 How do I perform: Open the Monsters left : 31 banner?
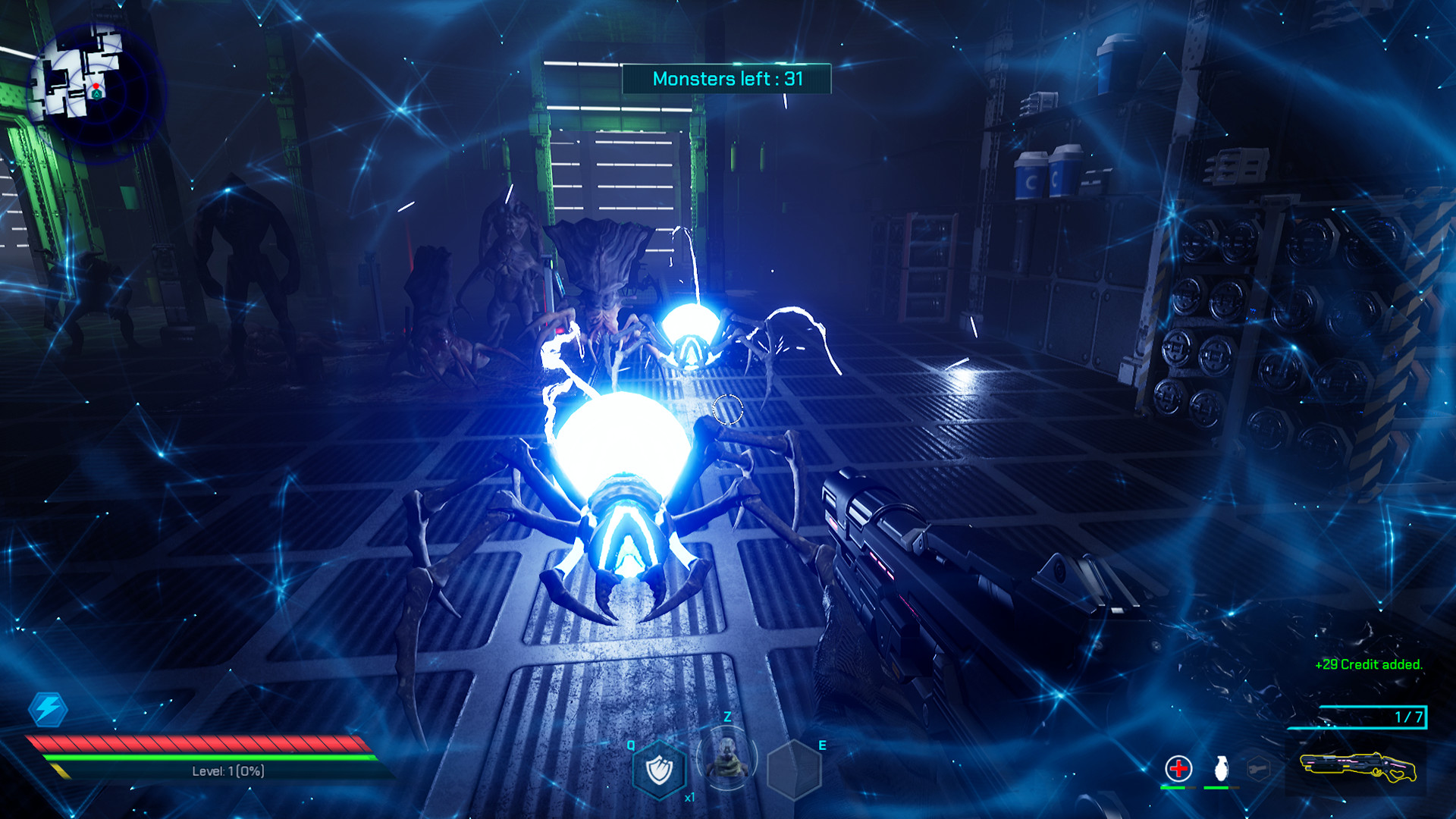pos(726,77)
